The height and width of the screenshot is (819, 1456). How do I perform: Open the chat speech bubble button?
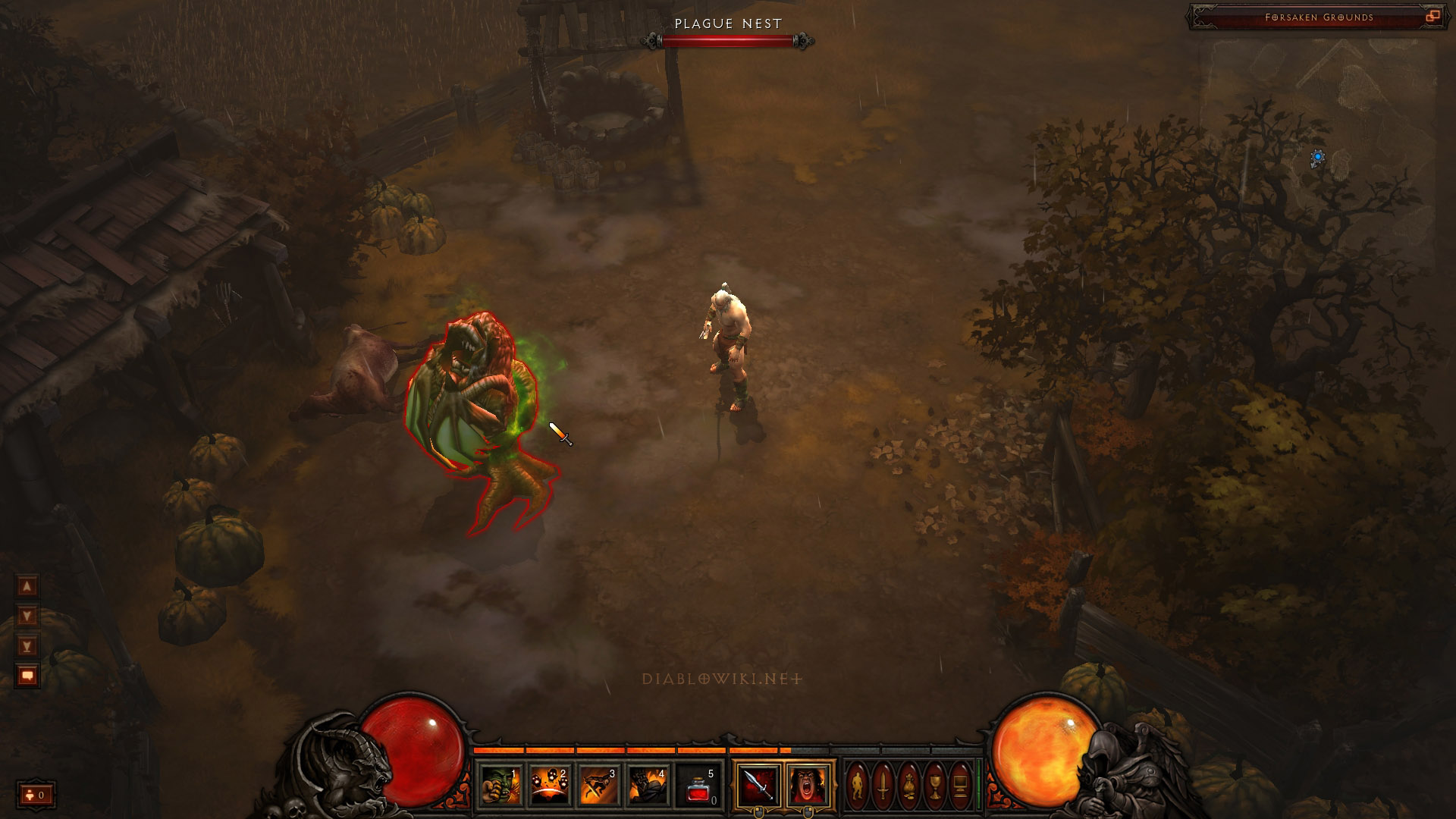point(27,676)
